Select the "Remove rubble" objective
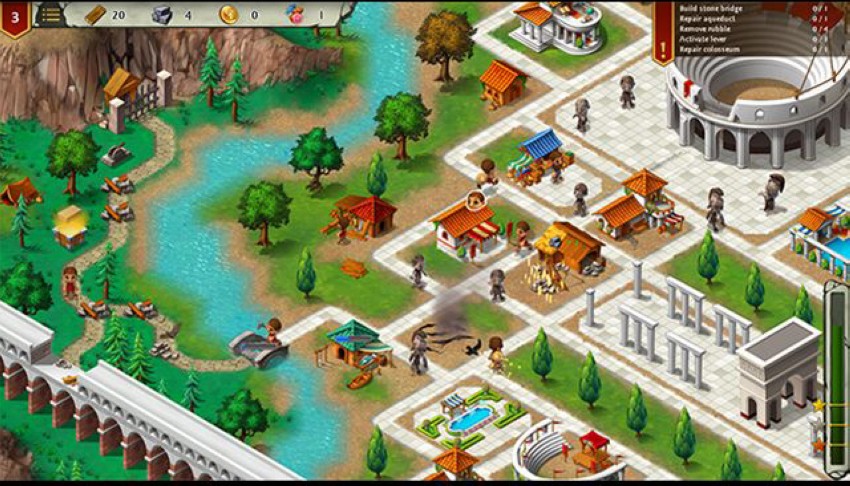The image size is (850, 486). (707, 29)
